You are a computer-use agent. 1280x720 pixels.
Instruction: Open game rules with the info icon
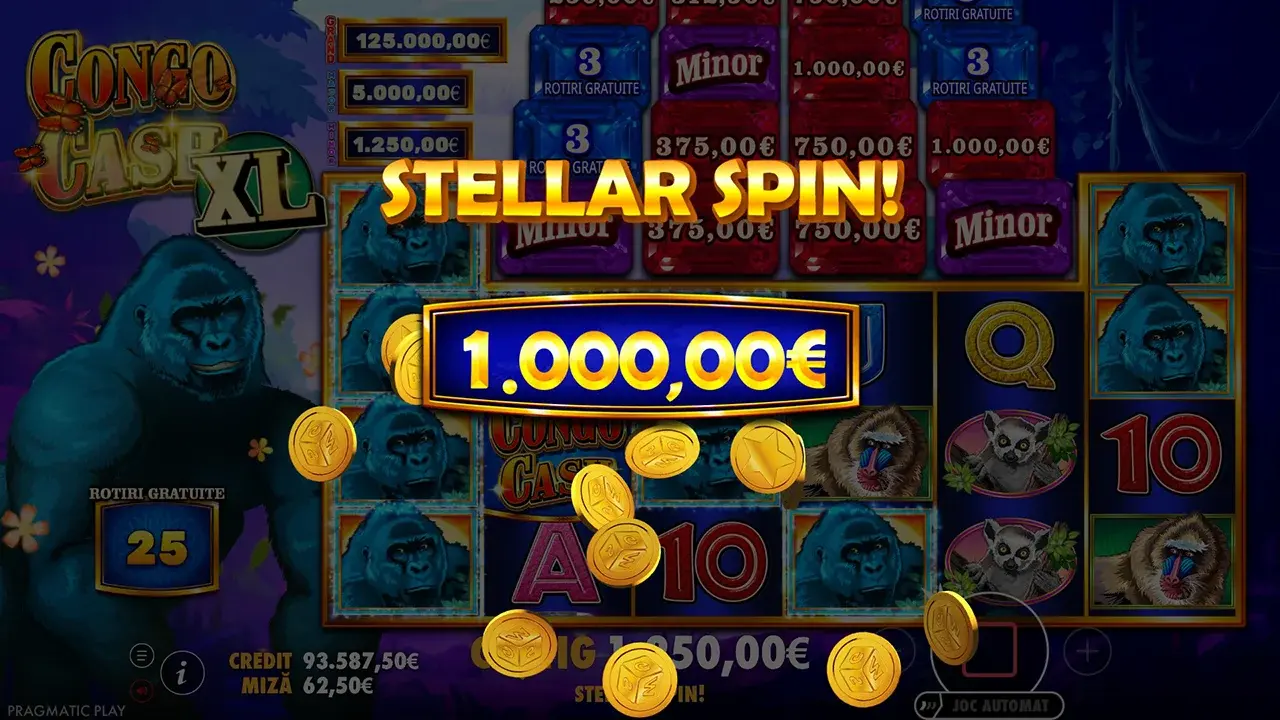pos(181,673)
